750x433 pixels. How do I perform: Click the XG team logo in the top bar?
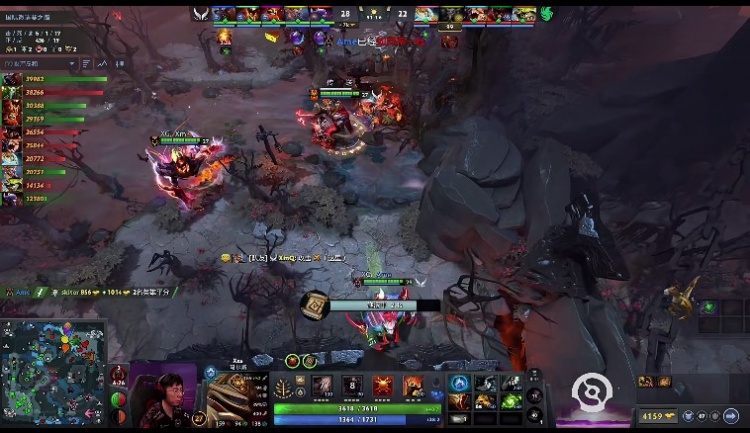[x=201, y=14]
